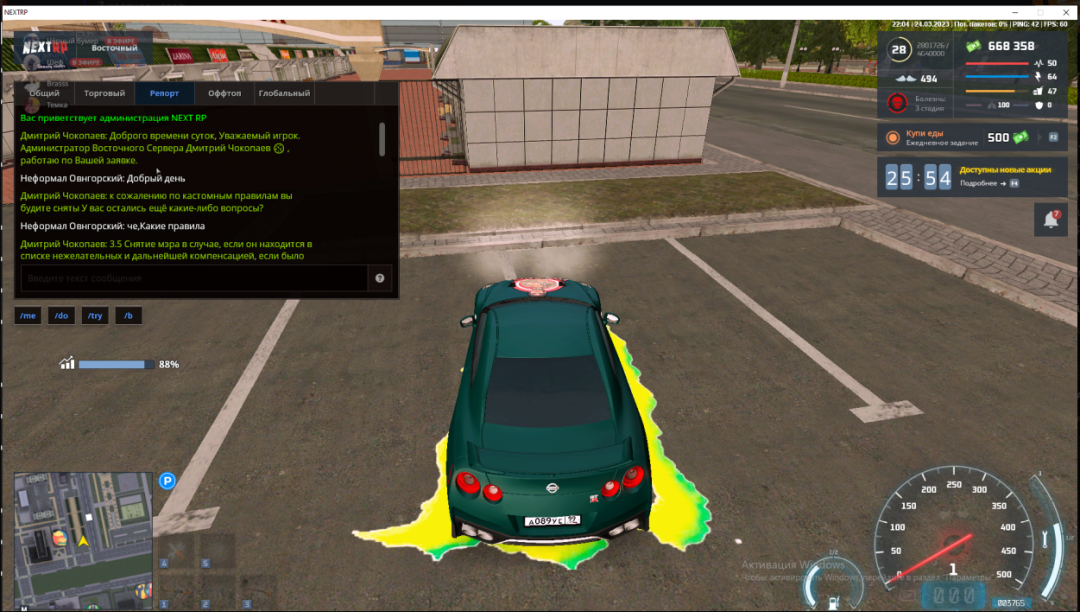Viewport: 1080px width, 612px height.
Task: Activate the /try command button
Action: point(95,316)
